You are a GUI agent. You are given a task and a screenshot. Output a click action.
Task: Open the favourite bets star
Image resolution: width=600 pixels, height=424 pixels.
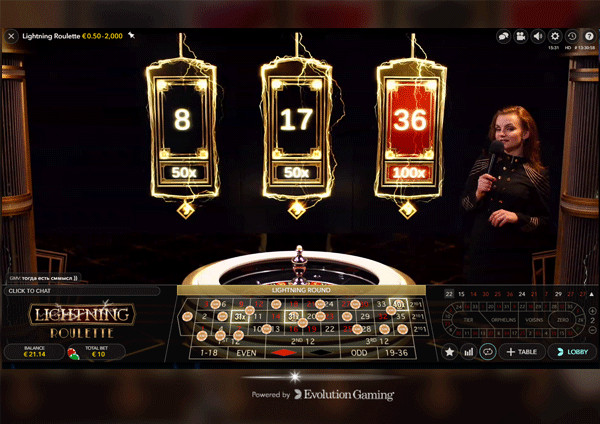click(450, 352)
